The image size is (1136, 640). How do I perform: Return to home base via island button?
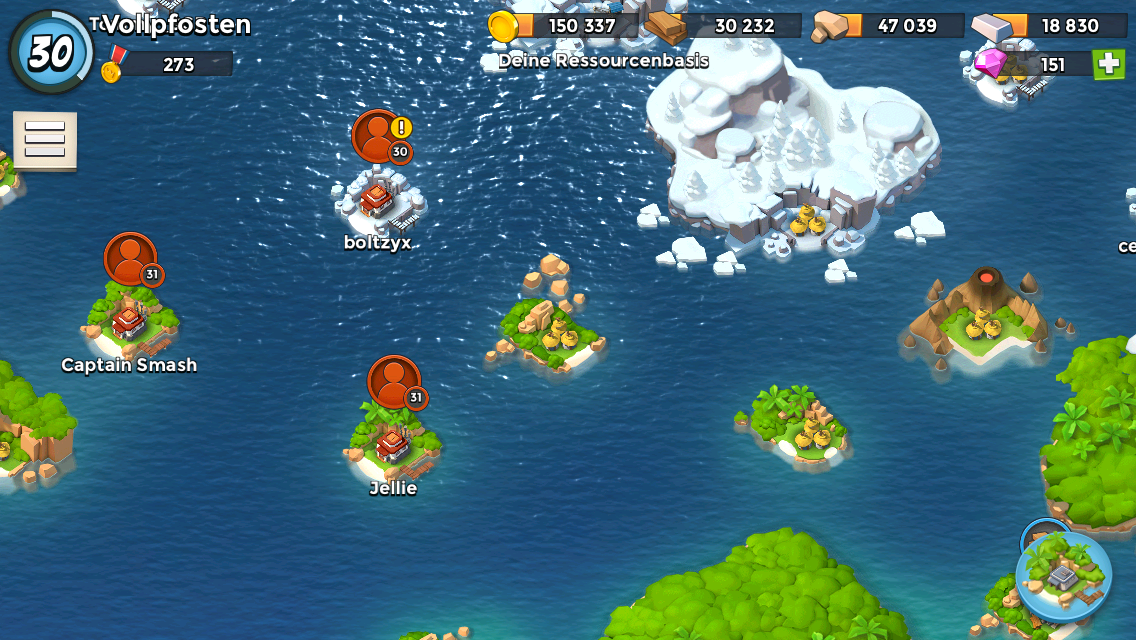click(1063, 576)
